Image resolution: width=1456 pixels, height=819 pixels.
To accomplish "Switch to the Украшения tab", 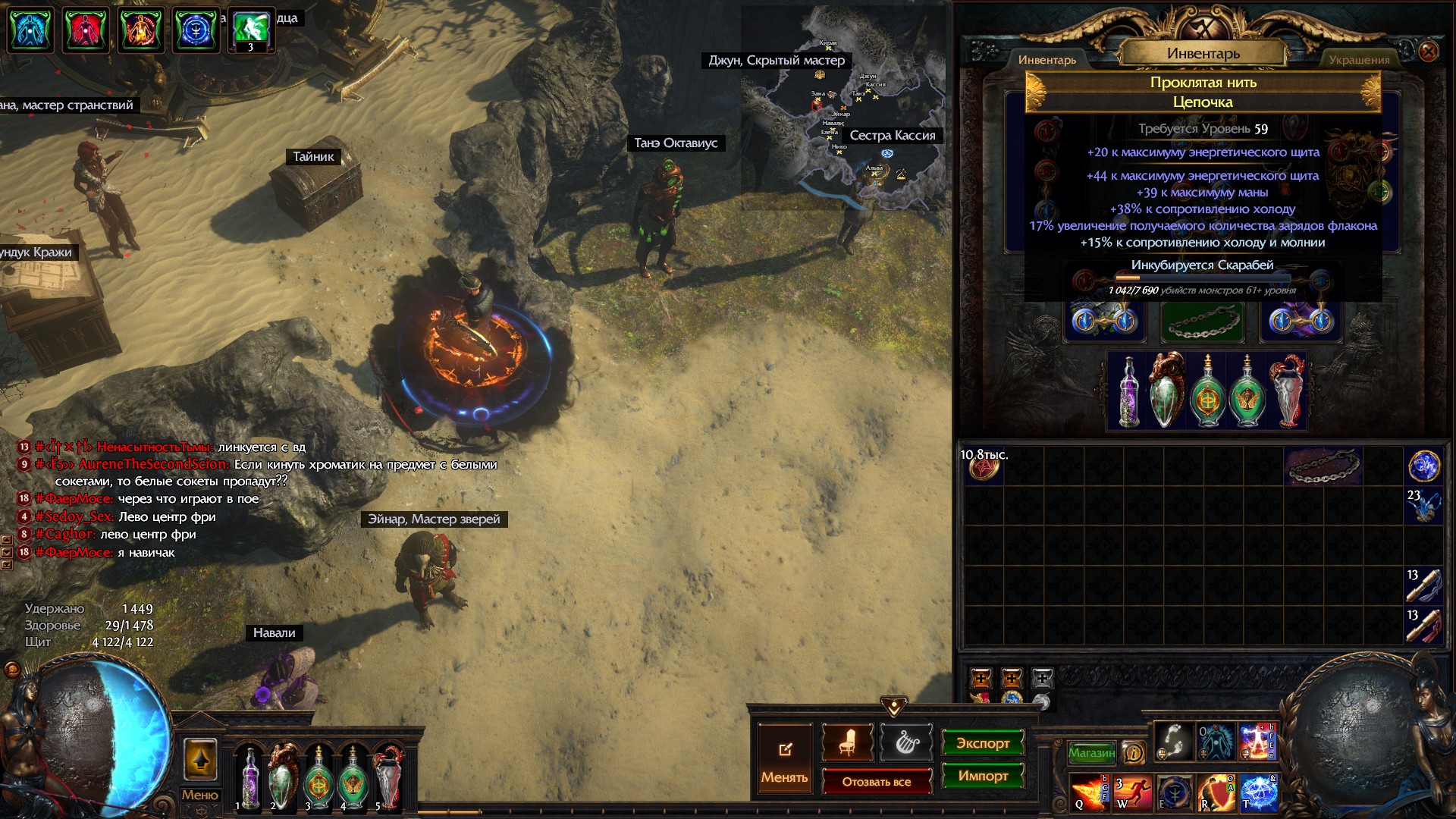I will coord(1359,60).
